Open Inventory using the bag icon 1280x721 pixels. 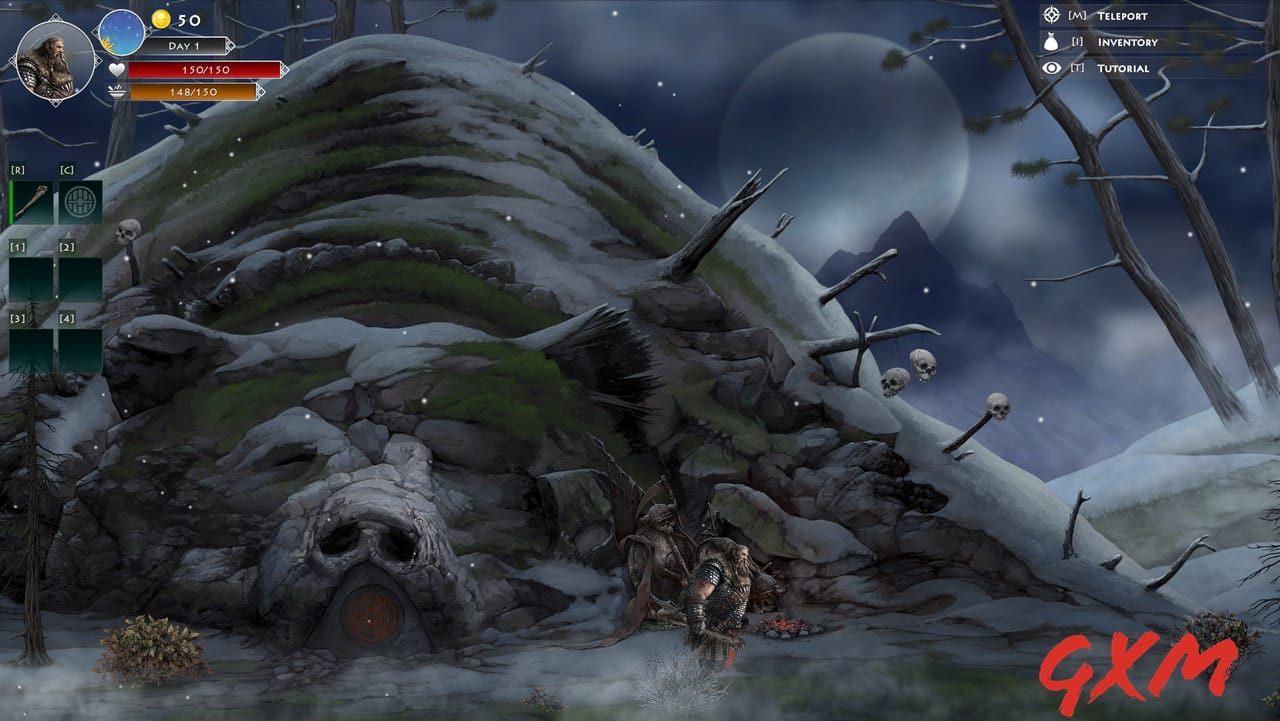pos(1049,42)
